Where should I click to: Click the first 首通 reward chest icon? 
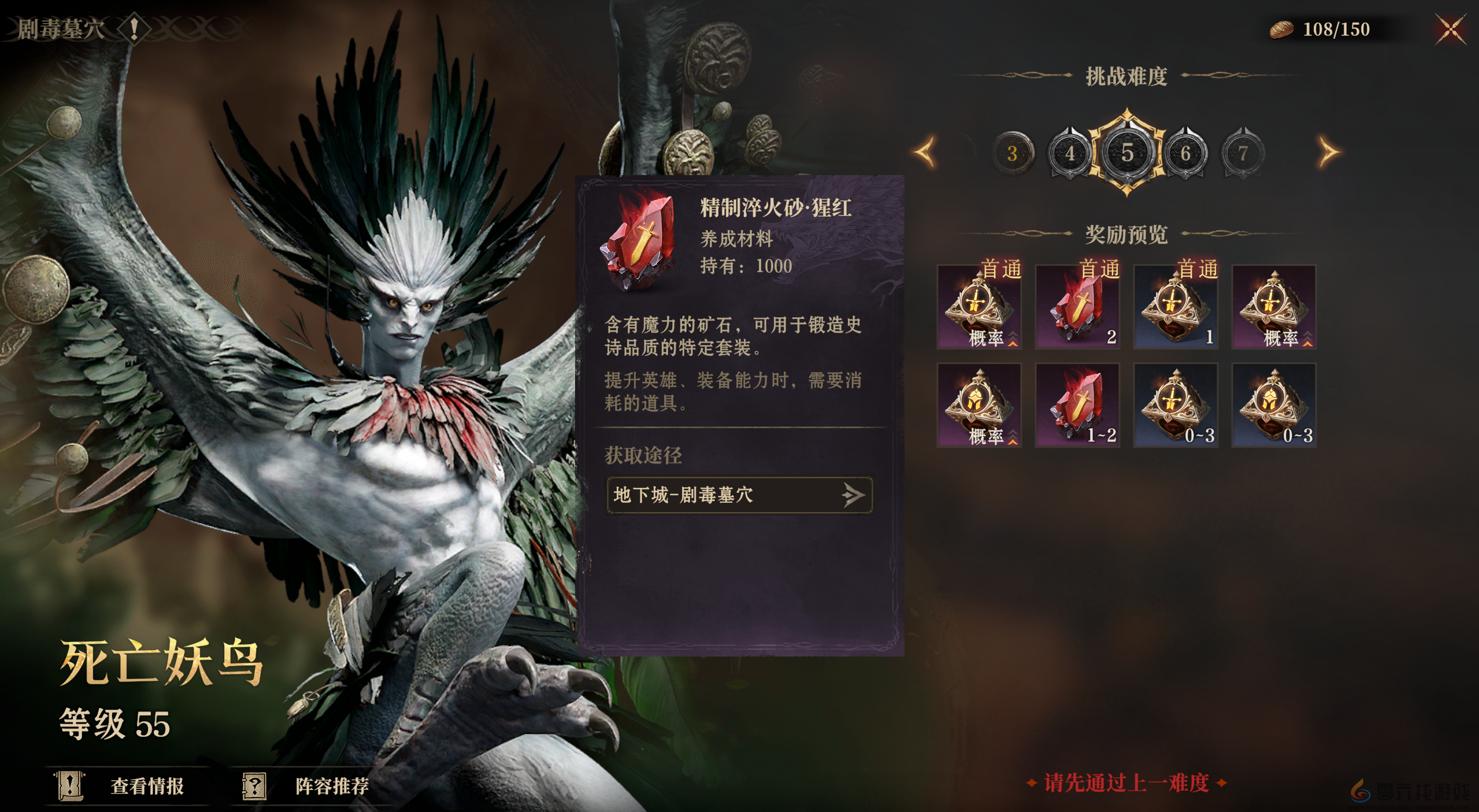click(x=978, y=306)
